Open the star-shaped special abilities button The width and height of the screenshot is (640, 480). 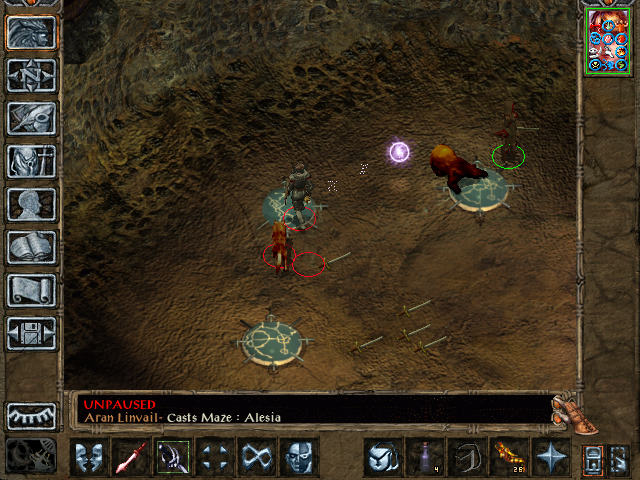(551, 458)
